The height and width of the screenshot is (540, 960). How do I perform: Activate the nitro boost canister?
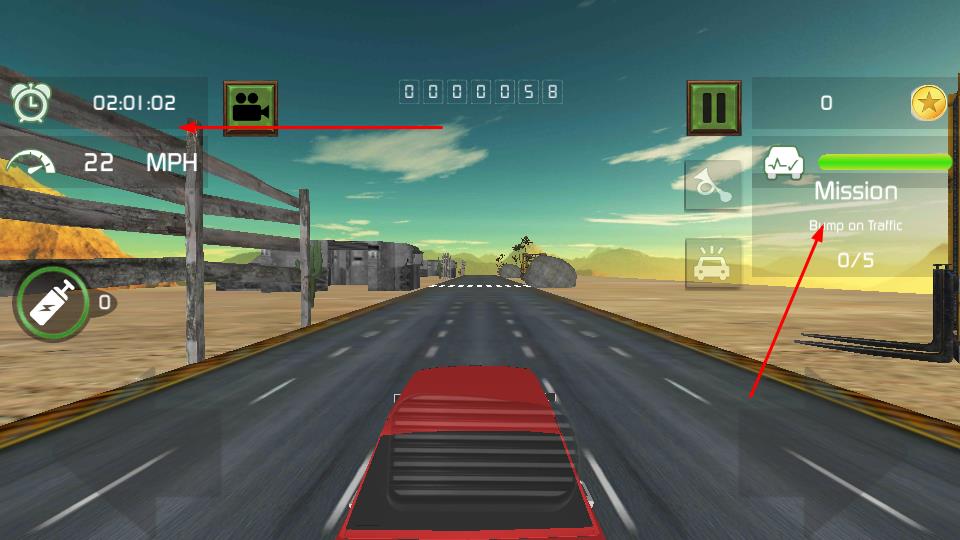click(x=52, y=303)
